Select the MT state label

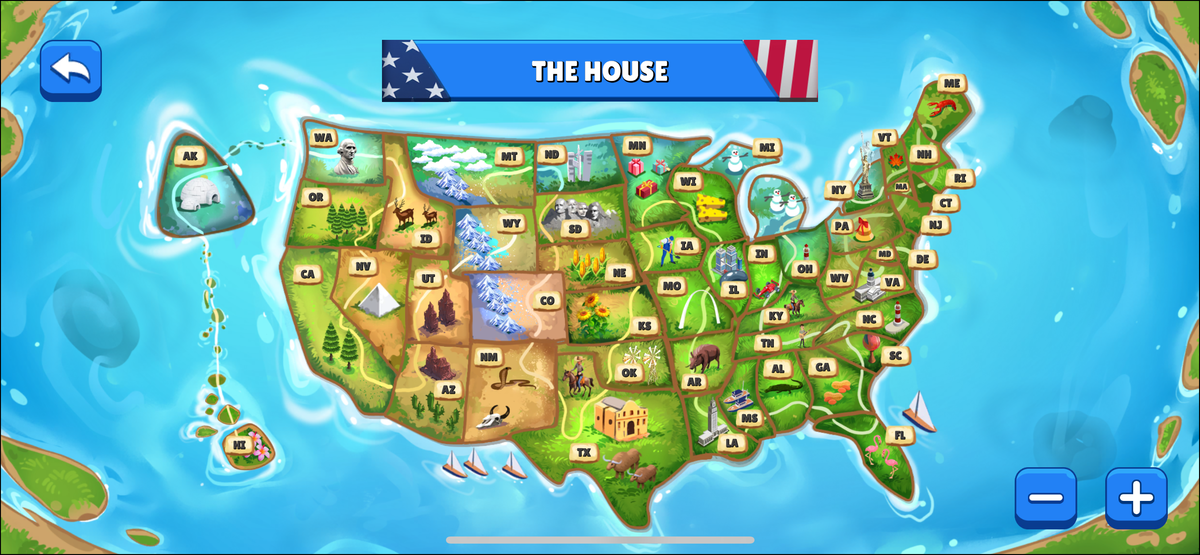(509, 156)
